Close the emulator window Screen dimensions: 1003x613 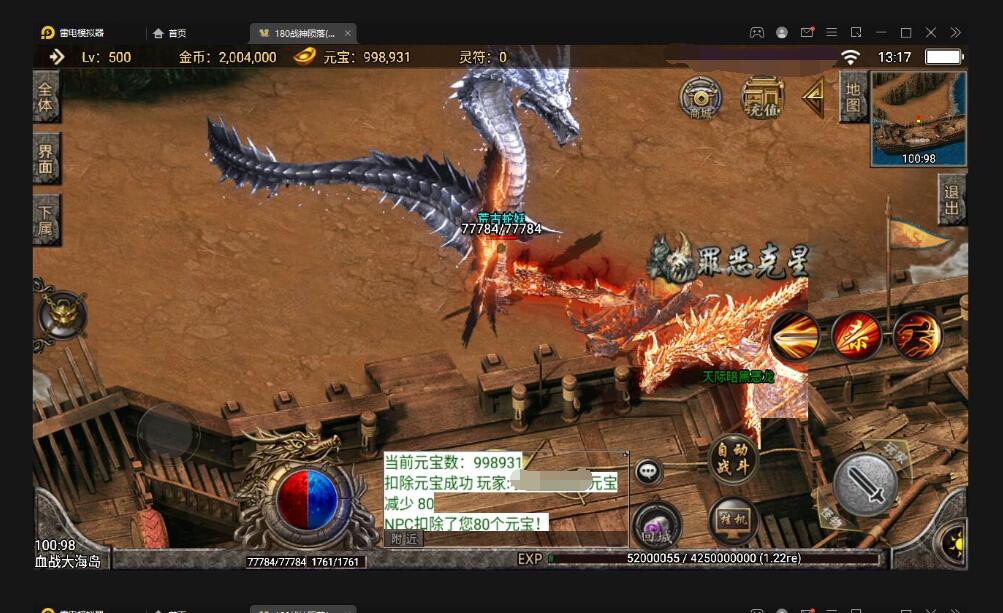tap(931, 32)
